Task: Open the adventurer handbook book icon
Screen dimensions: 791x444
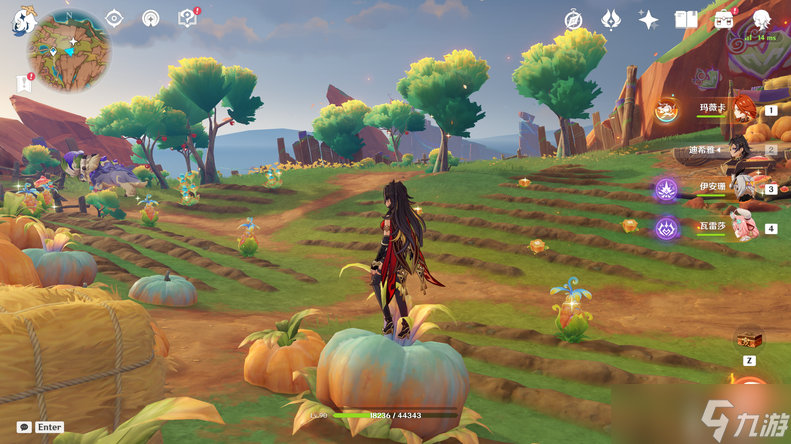Action: click(686, 20)
